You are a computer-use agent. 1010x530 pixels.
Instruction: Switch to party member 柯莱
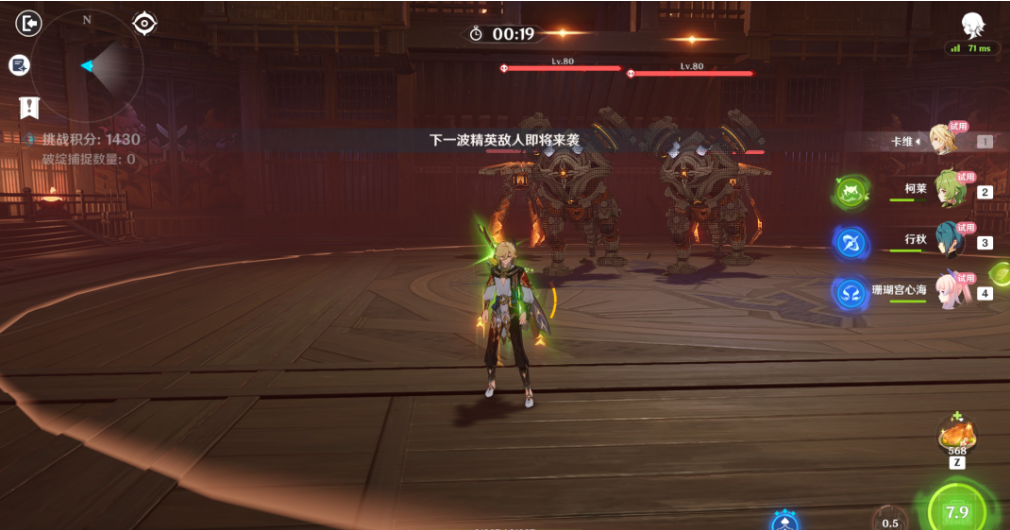[x=948, y=190]
